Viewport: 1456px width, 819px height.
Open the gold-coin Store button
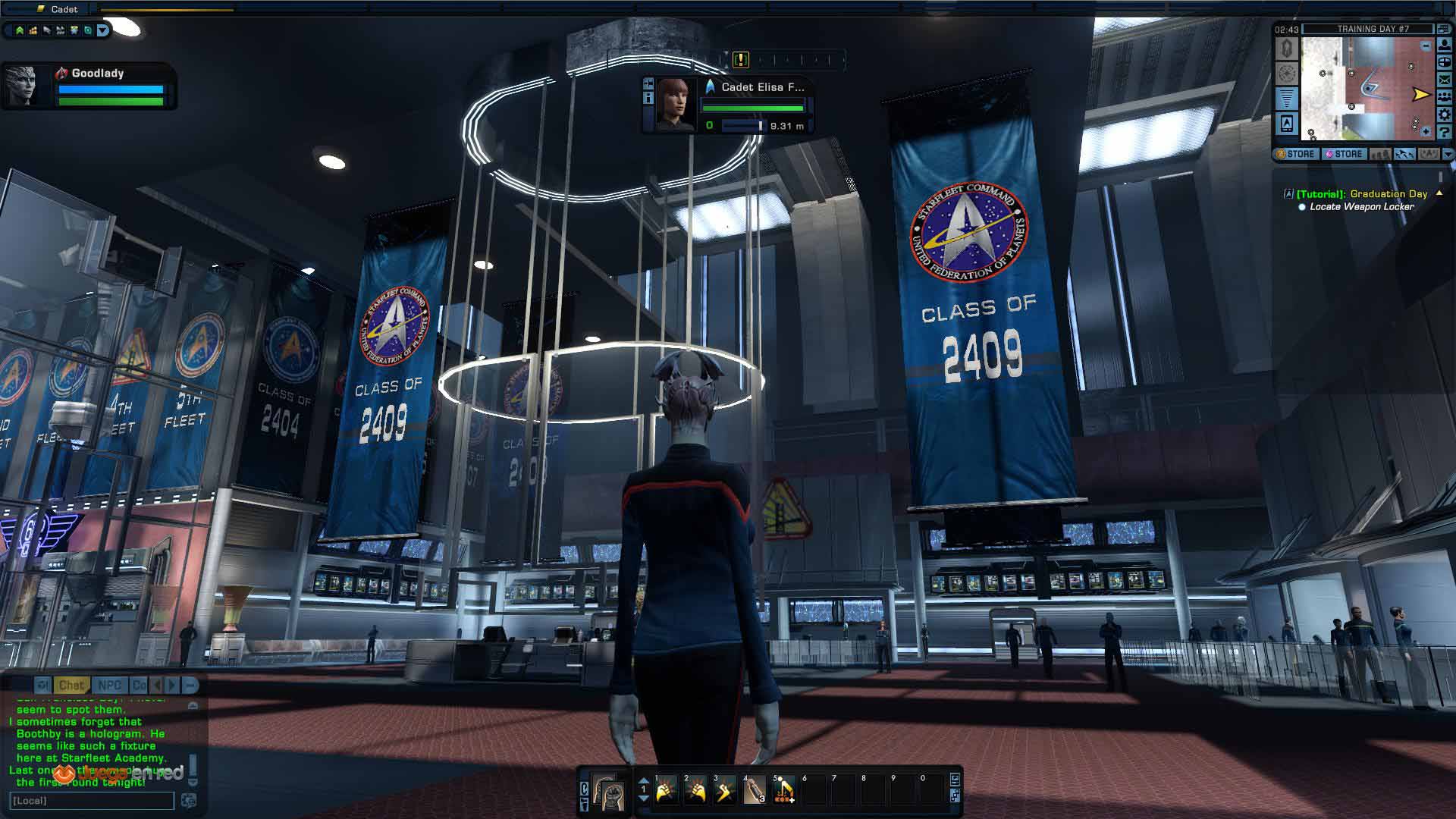tap(1296, 154)
